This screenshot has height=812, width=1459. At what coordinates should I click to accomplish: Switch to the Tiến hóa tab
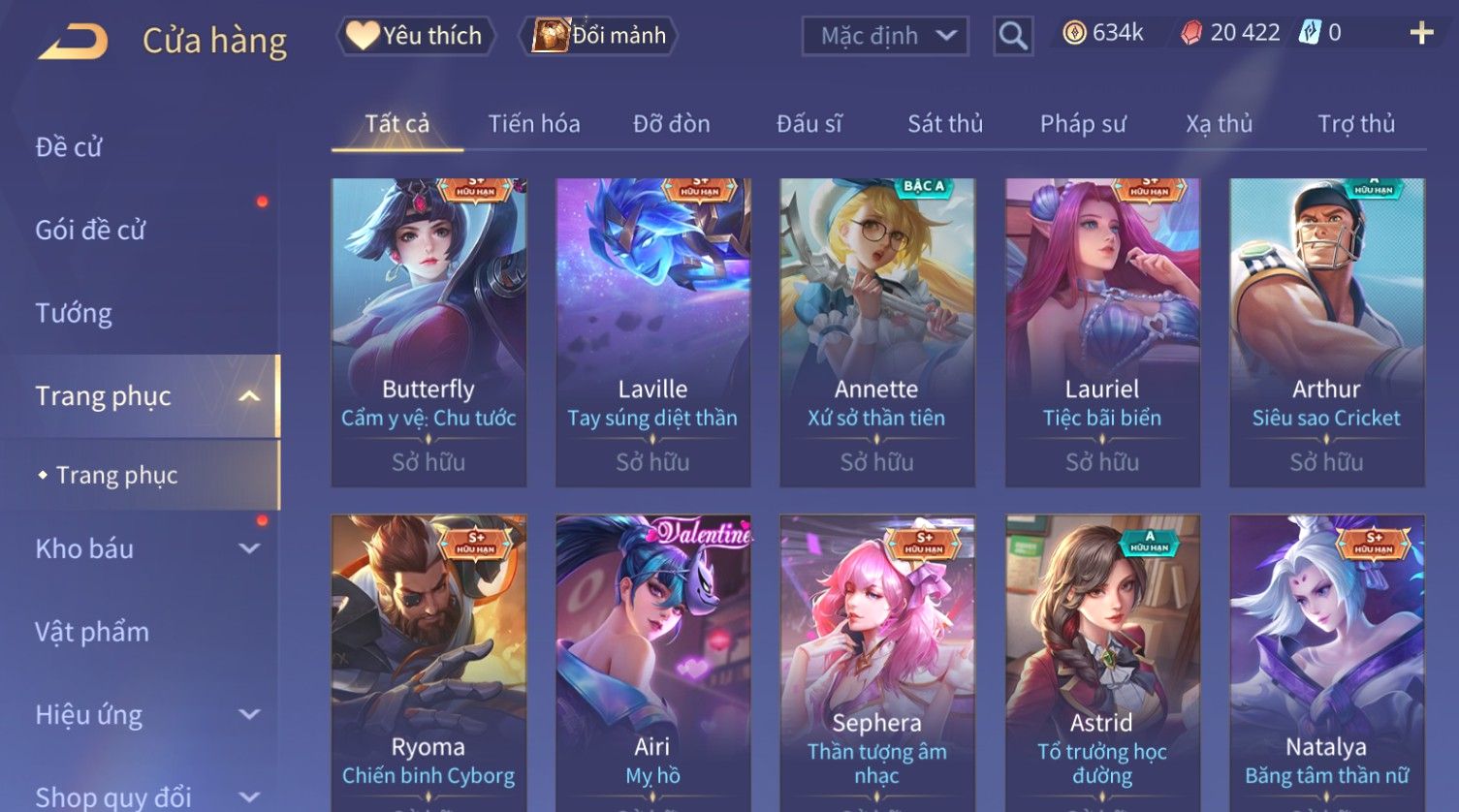pos(534,124)
